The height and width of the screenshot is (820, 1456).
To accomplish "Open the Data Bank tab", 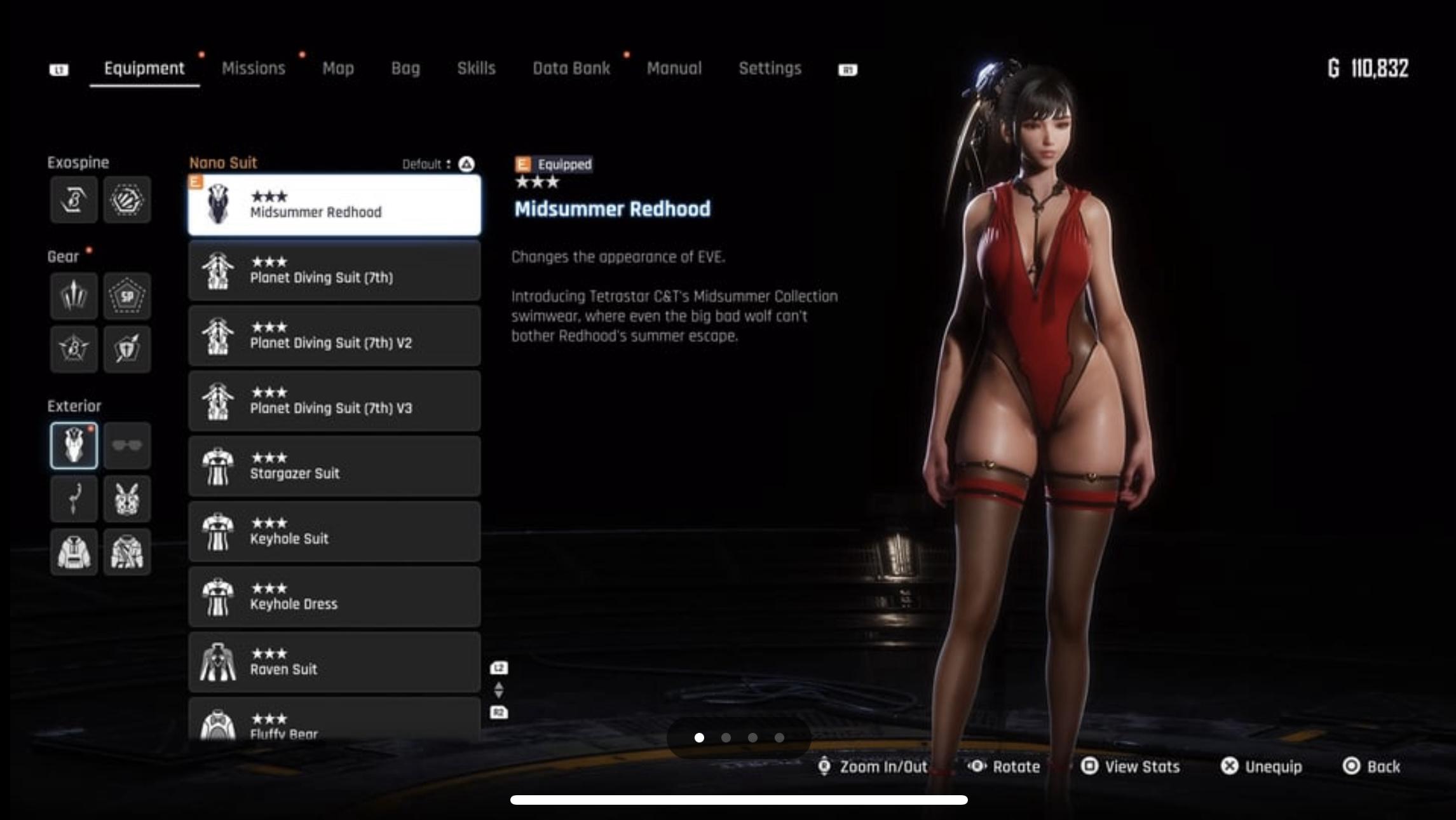I will (571, 69).
